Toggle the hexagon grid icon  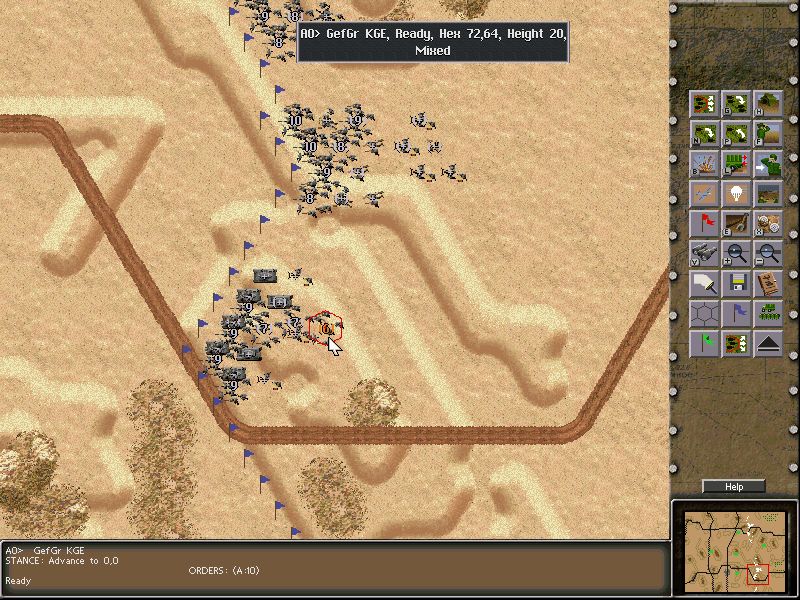[704, 314]
